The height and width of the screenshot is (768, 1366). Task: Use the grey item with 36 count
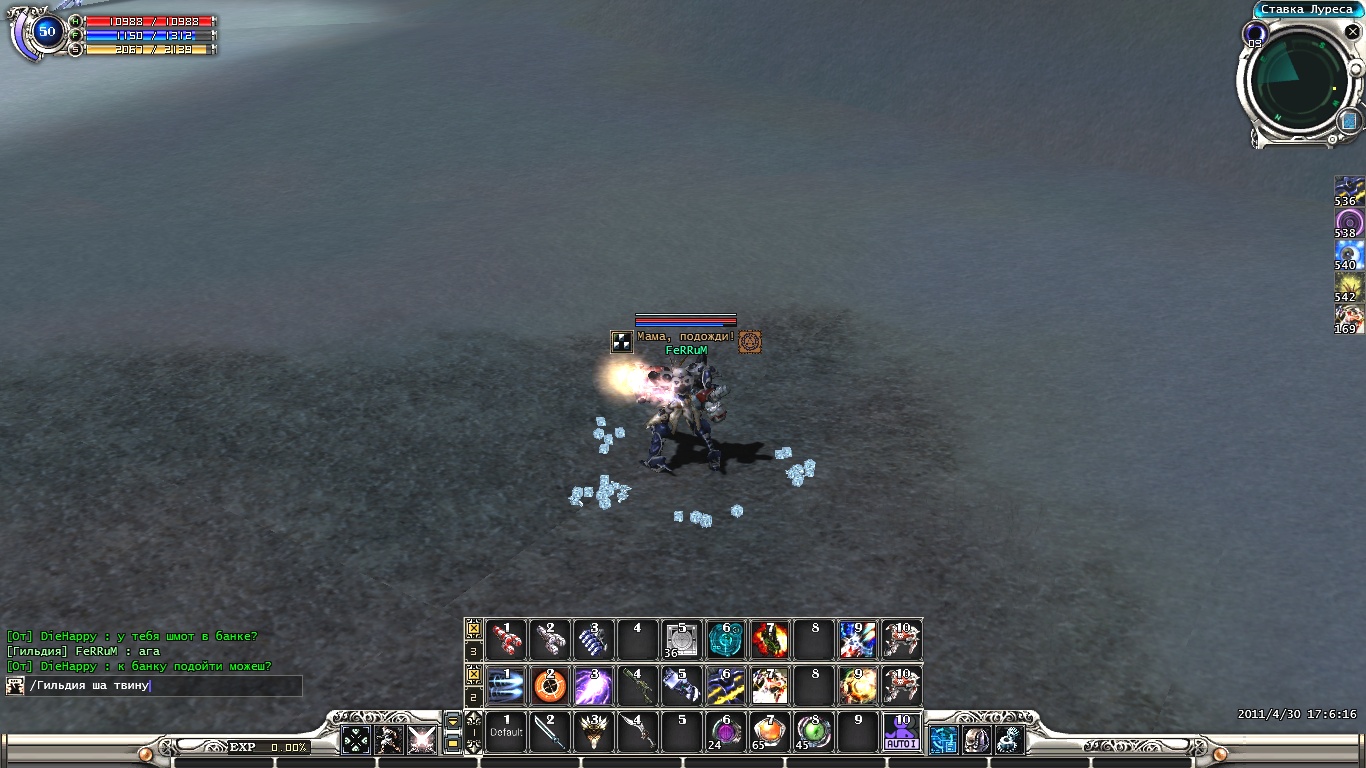click(682, 640)
